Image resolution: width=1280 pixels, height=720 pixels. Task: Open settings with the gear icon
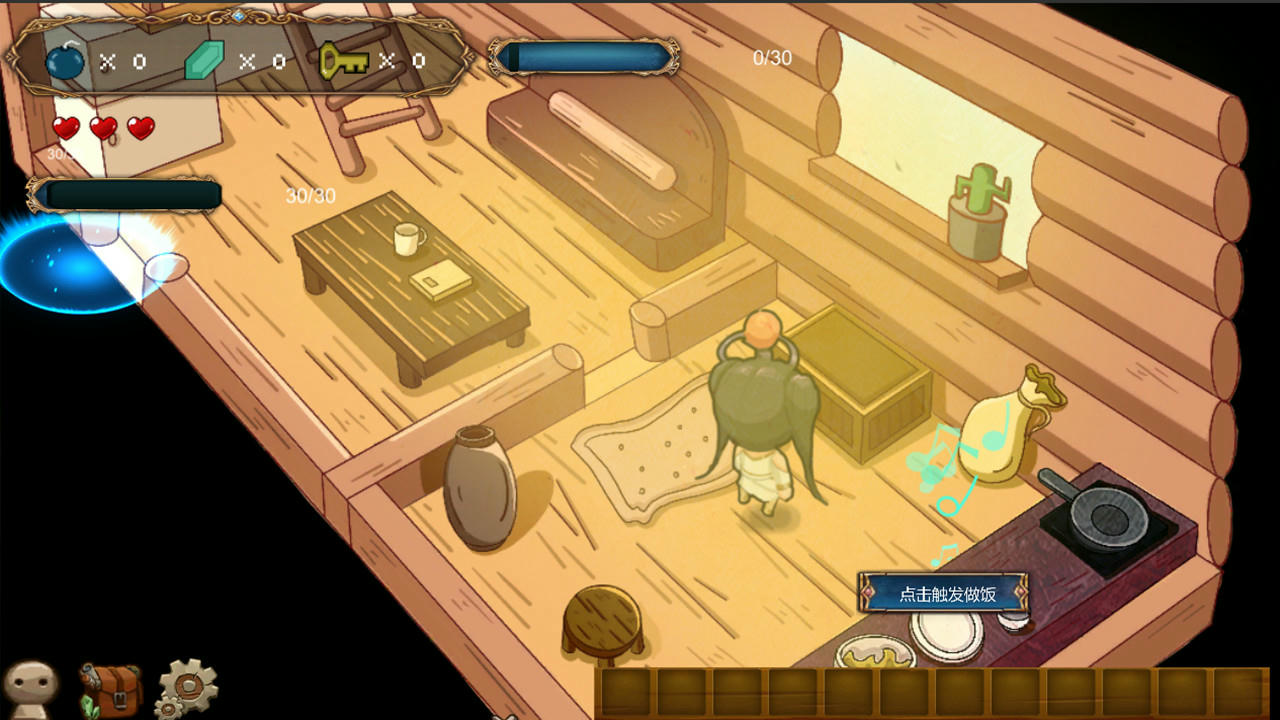(187, 687)
